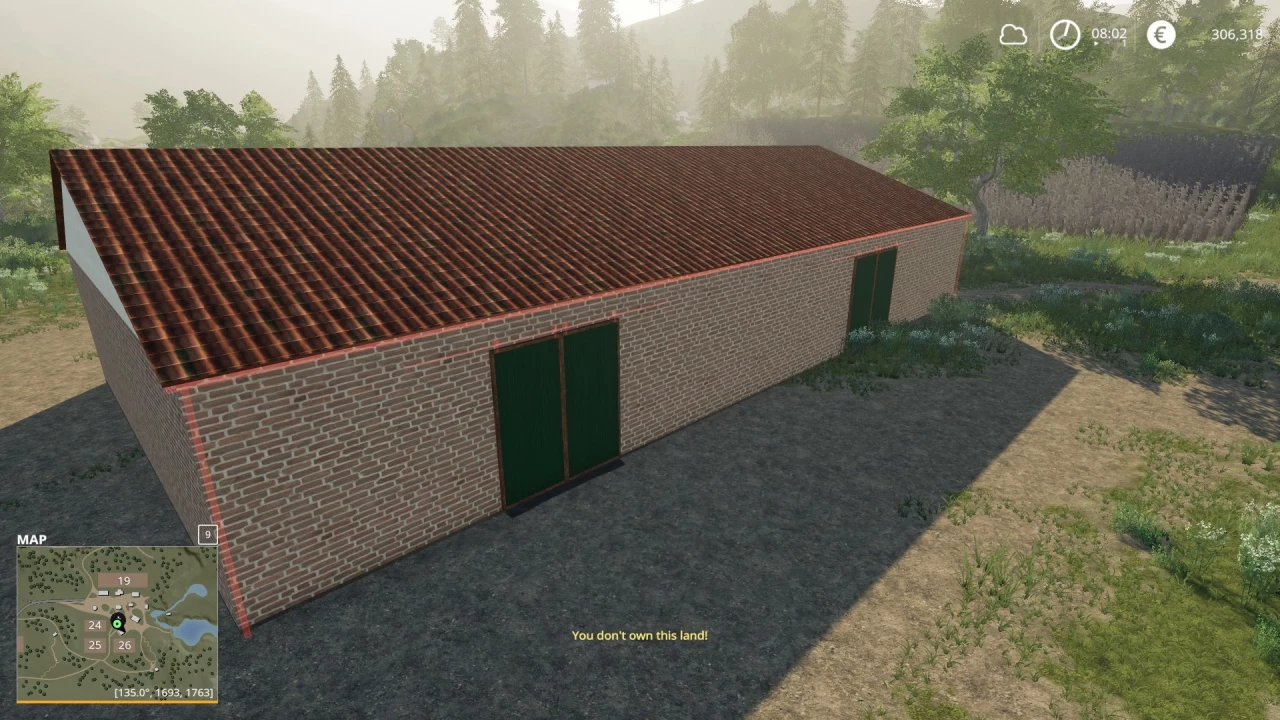Click the black vehicle icon on the minimap

(x=117, y=616)
